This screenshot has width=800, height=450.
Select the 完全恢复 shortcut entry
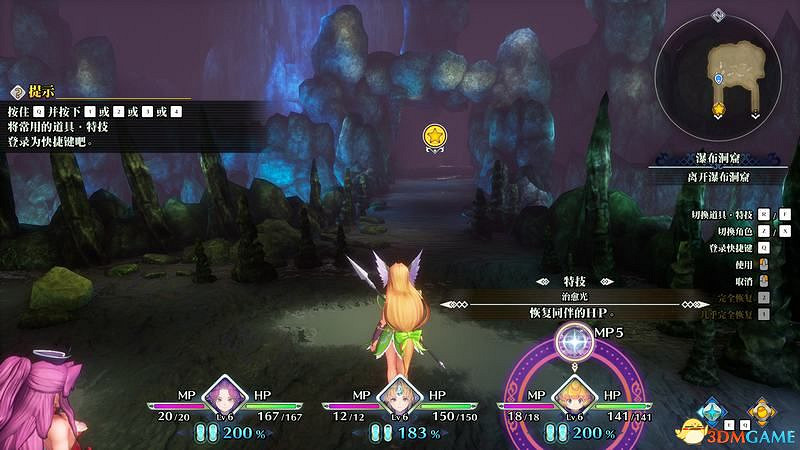pyautogui.click(x=728, y=298)
